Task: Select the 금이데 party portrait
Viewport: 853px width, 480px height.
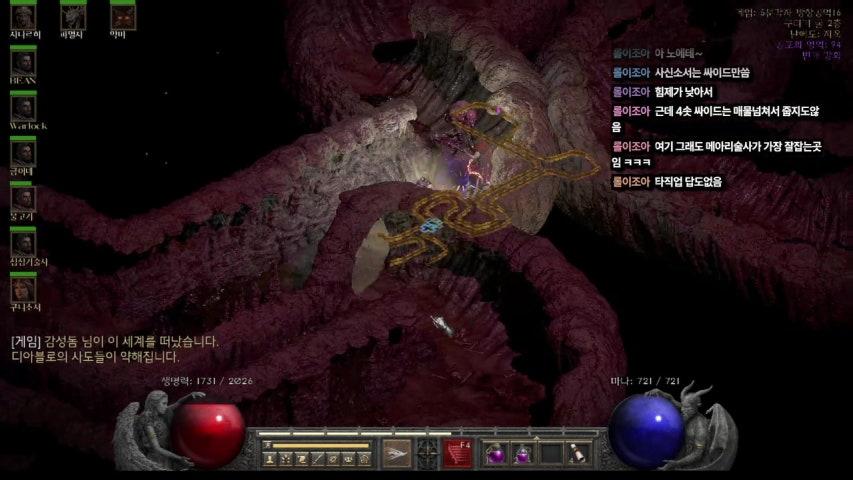Action: pos(22,153)
